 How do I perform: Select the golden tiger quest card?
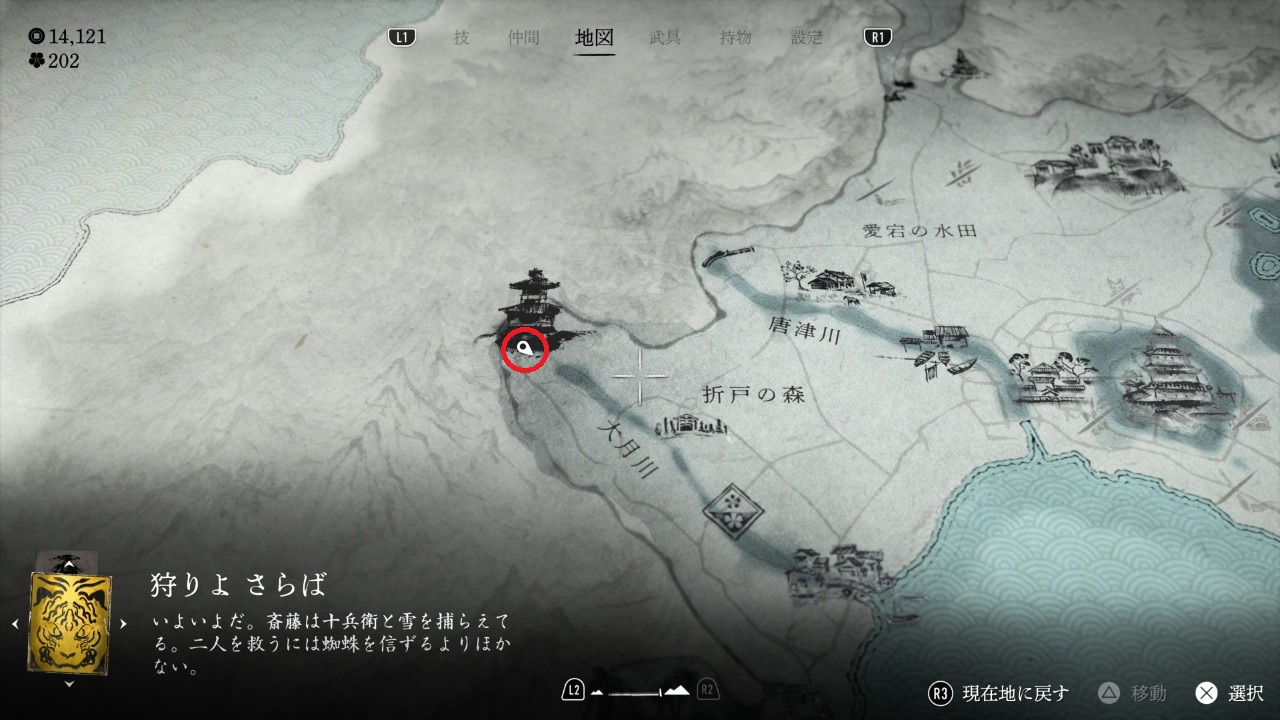click(x=70, y=622)
